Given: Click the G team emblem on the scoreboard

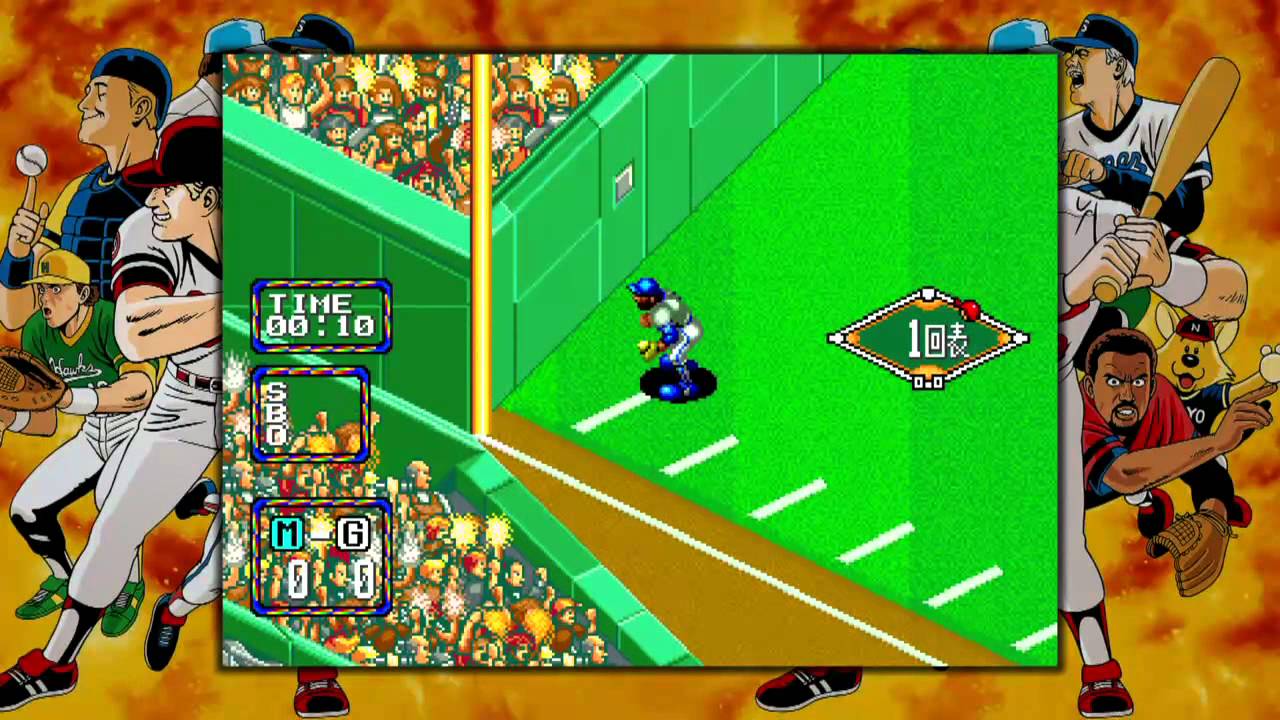Looking at the screenshot, I should pos(352,534).
